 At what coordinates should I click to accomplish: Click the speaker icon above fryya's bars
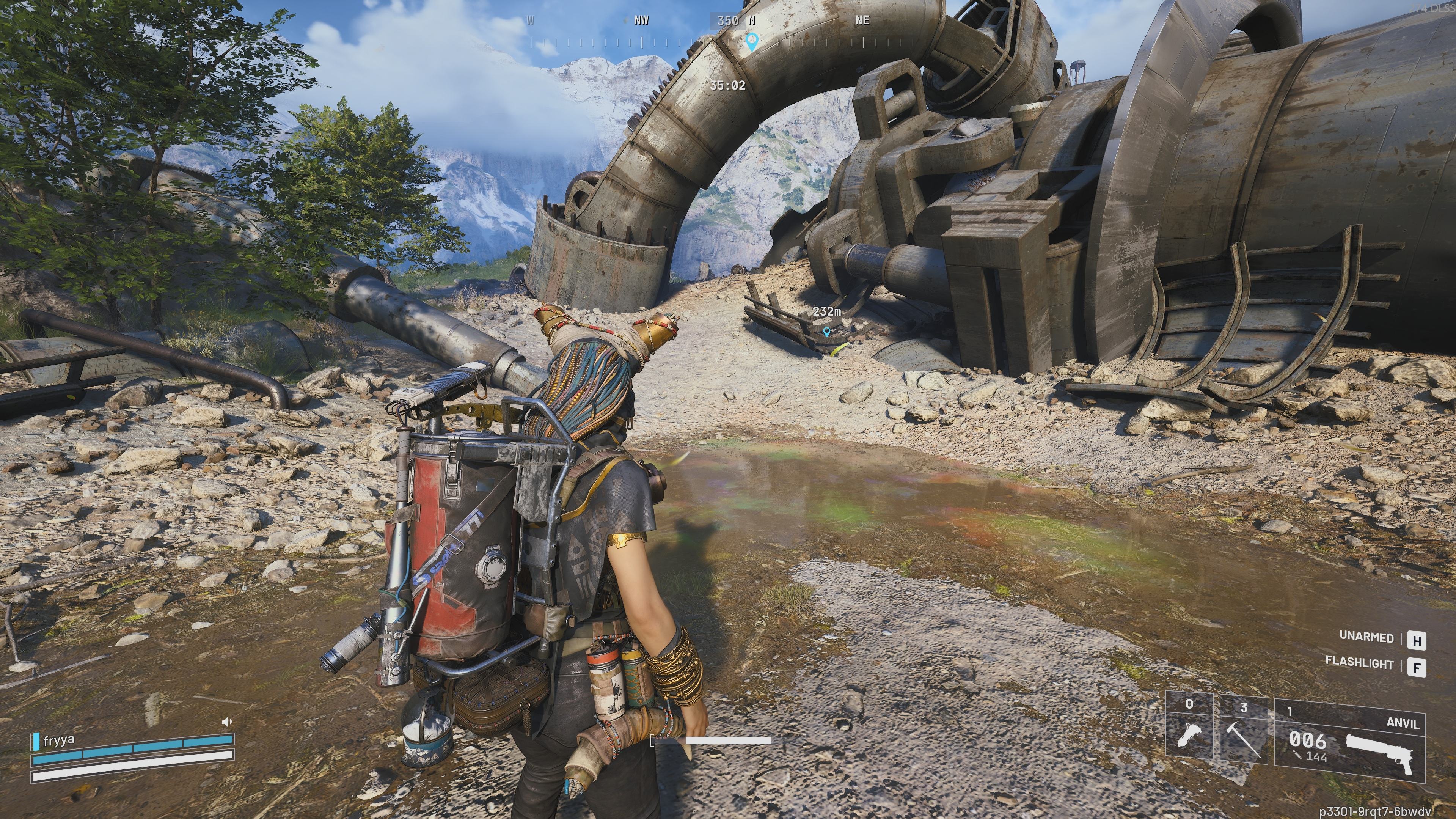coord(227,722)
